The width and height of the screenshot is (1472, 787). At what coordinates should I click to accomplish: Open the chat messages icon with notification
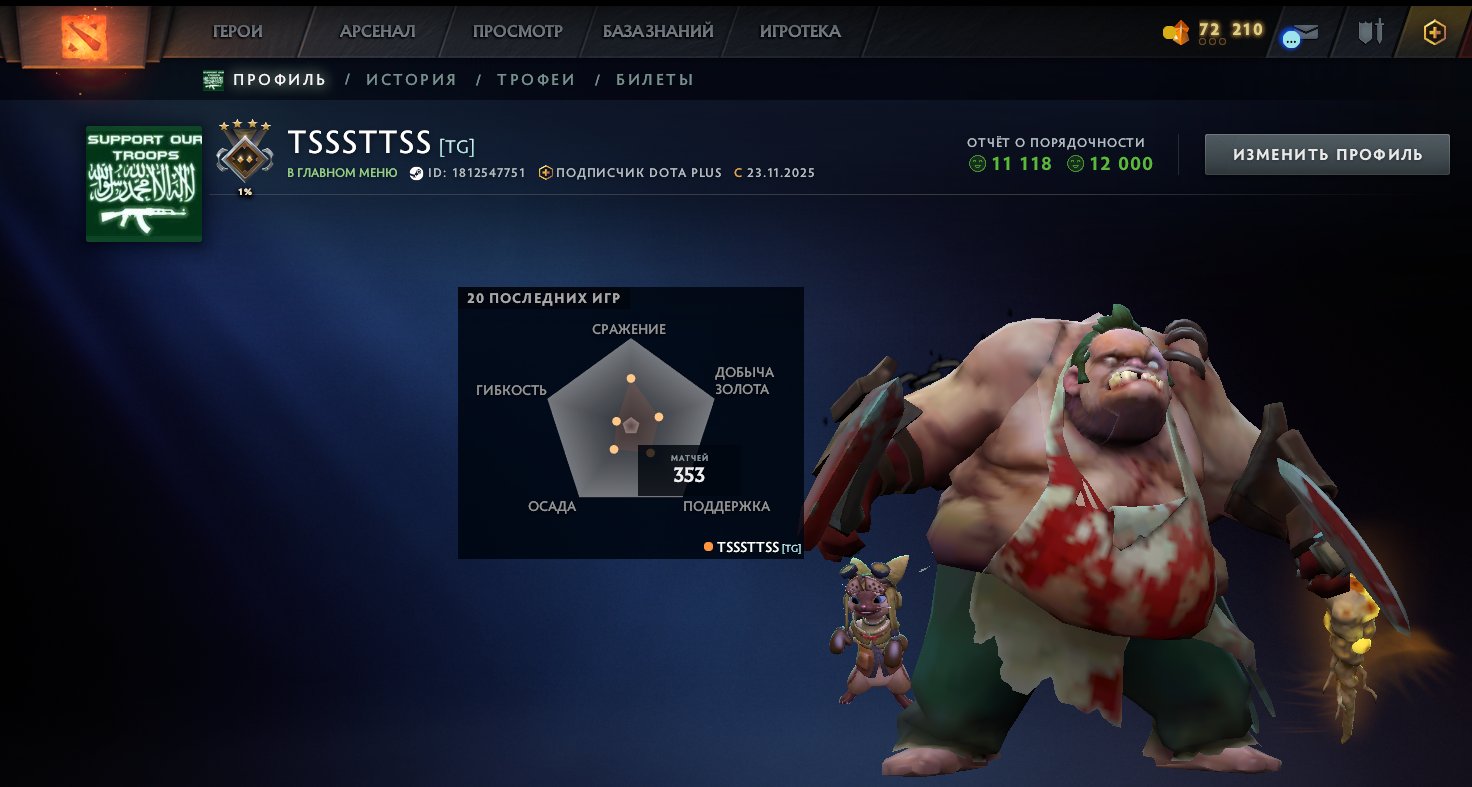coord(1298,32)
